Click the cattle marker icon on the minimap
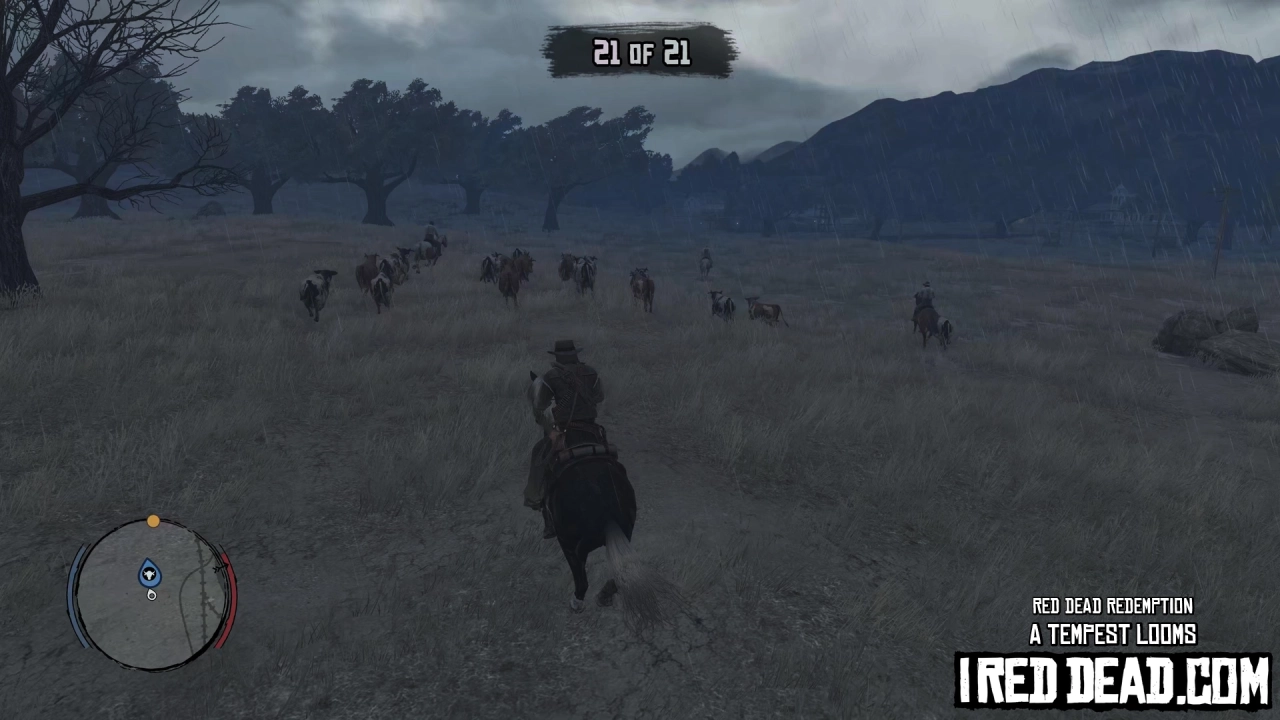 point(149,574)
